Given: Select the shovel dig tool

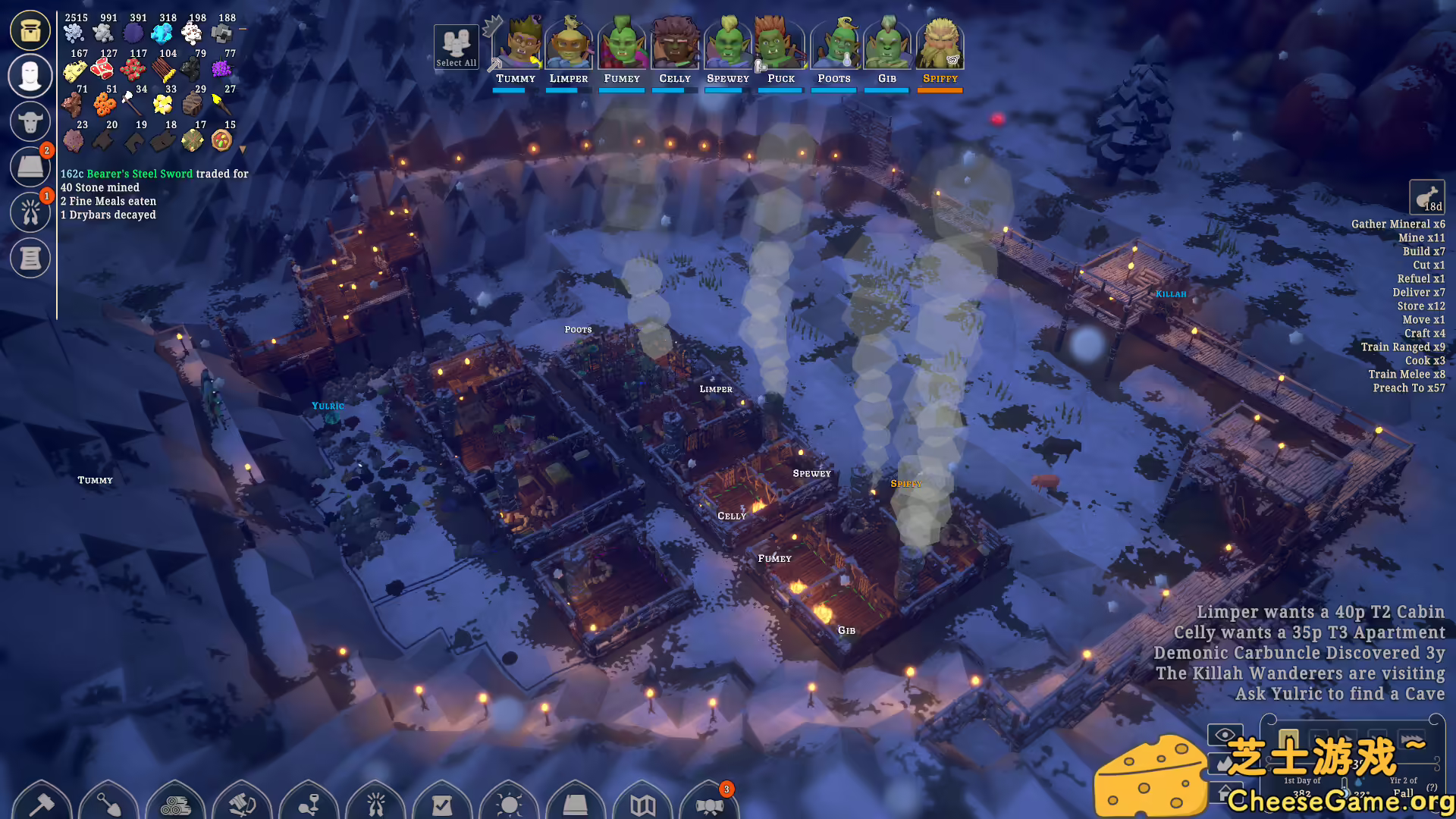Looking at the screenshot, I should pyautogui.click(x=108, y=802).
